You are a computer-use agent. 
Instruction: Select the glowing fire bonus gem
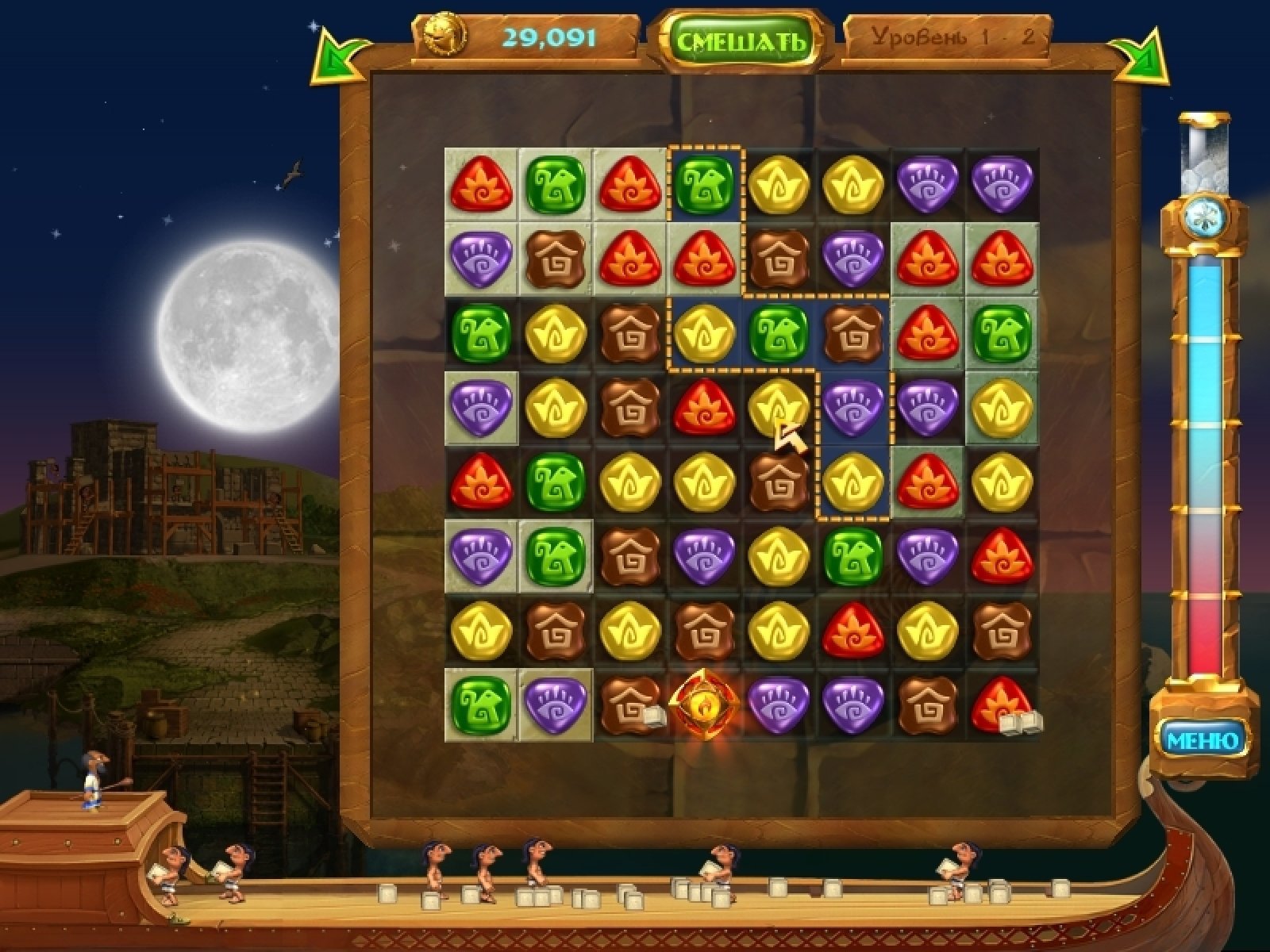tap(704, 704)
